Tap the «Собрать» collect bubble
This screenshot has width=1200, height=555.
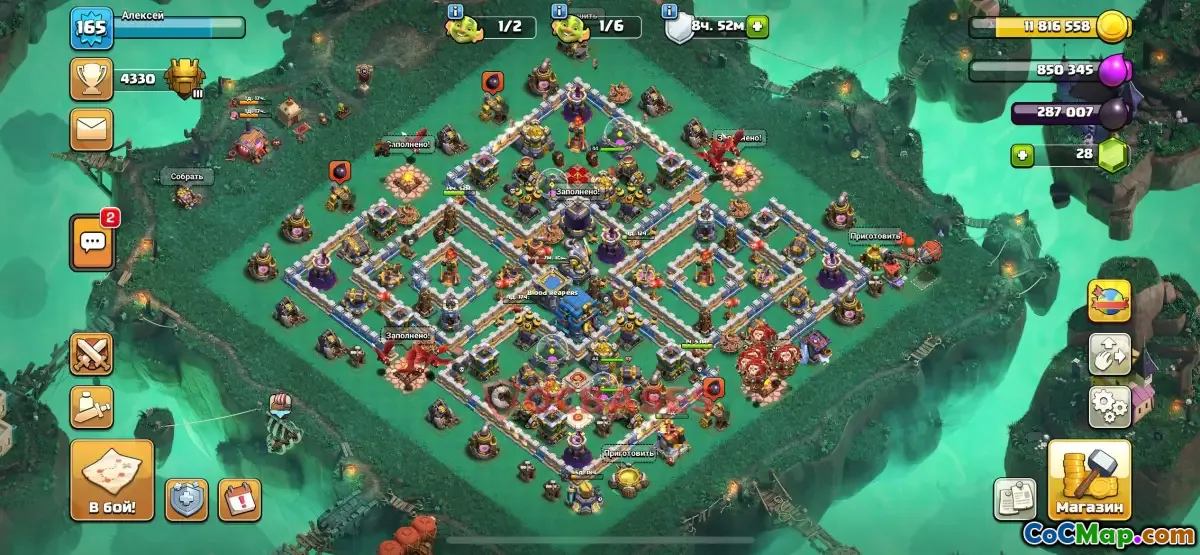point(187,177)
